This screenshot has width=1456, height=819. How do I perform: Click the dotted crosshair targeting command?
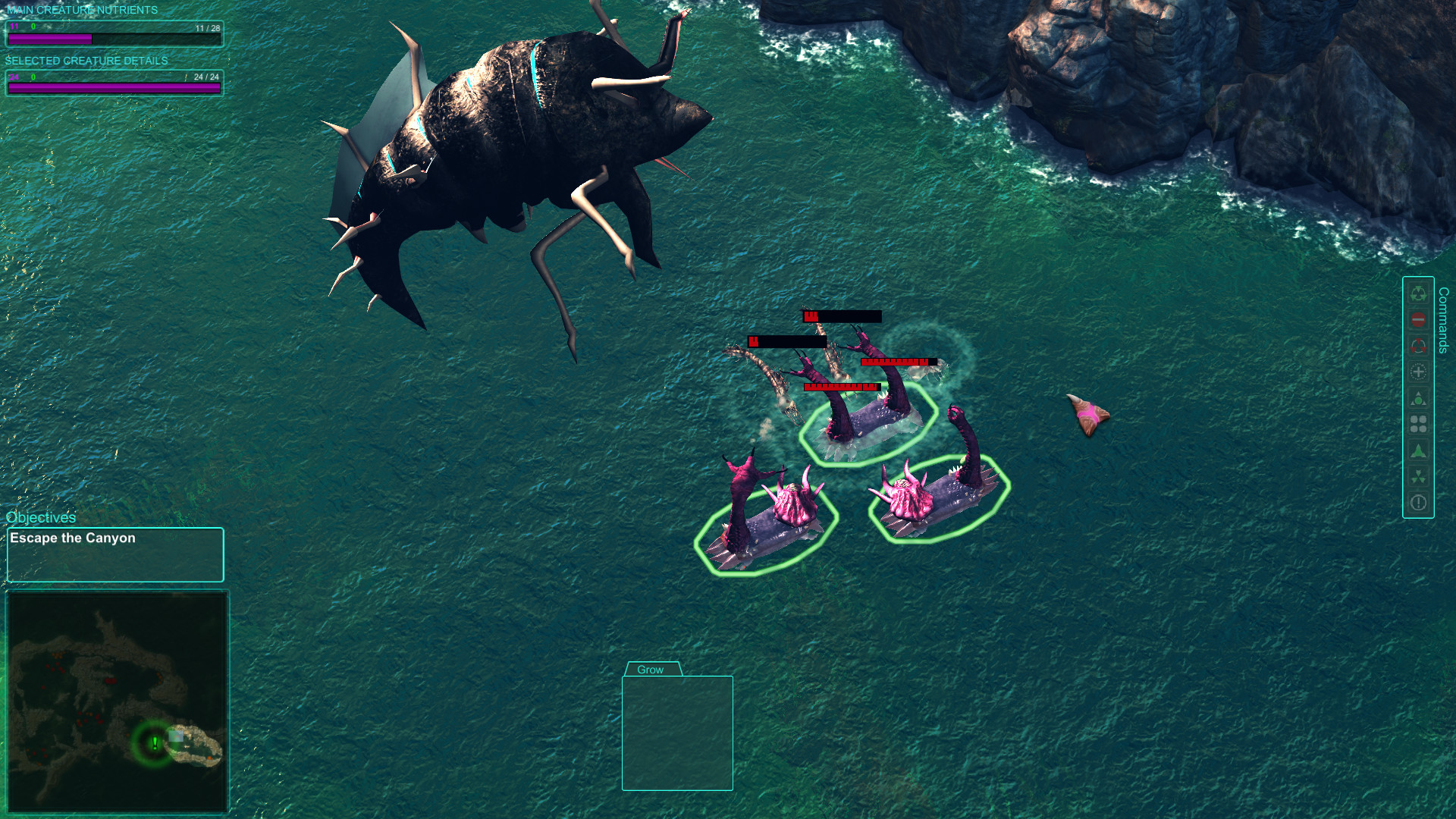click(x=1418, y=372)
